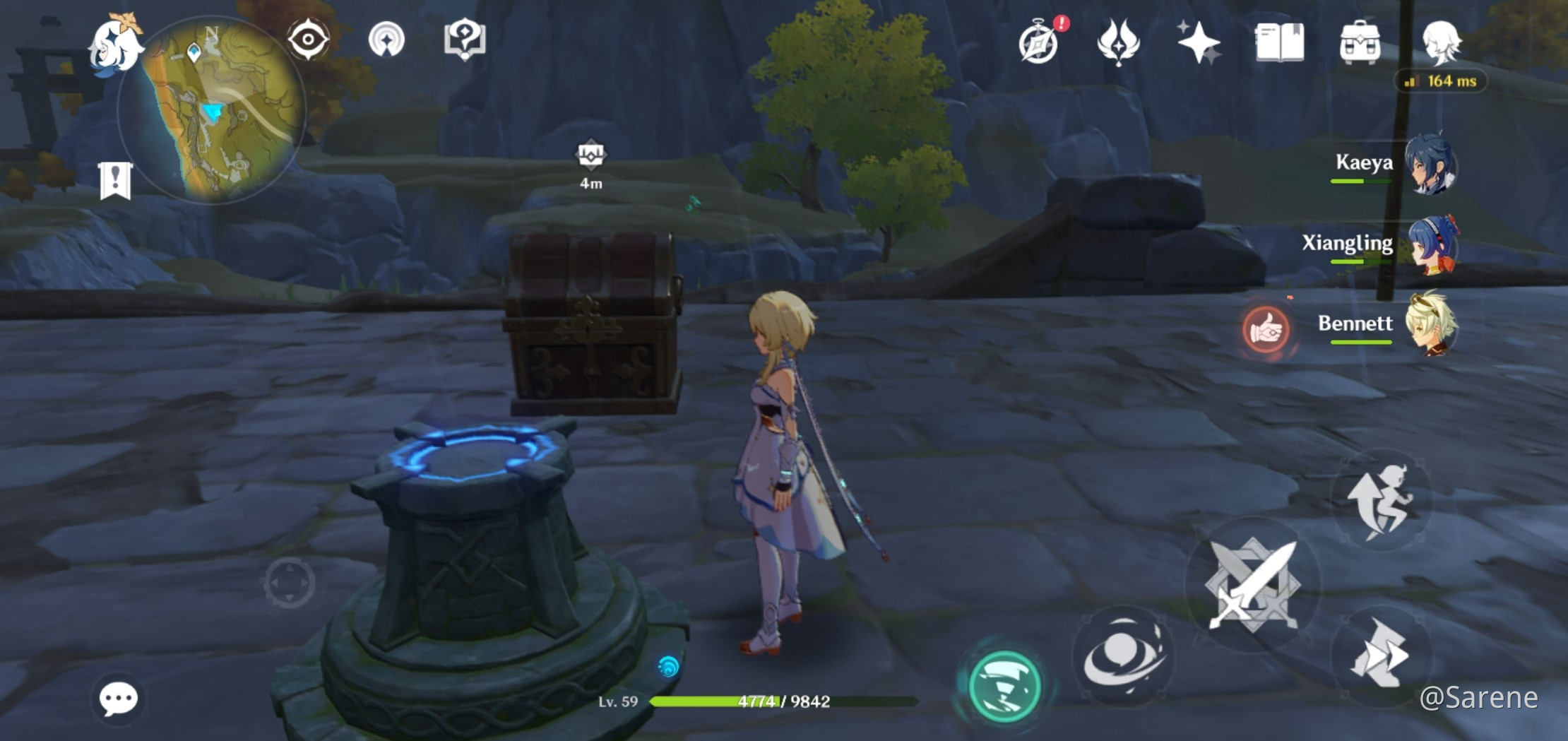Viewport: 1568px width, 741px height.
Task: Open the inventory backpack icon
Action: click(x=1360, y=42)
